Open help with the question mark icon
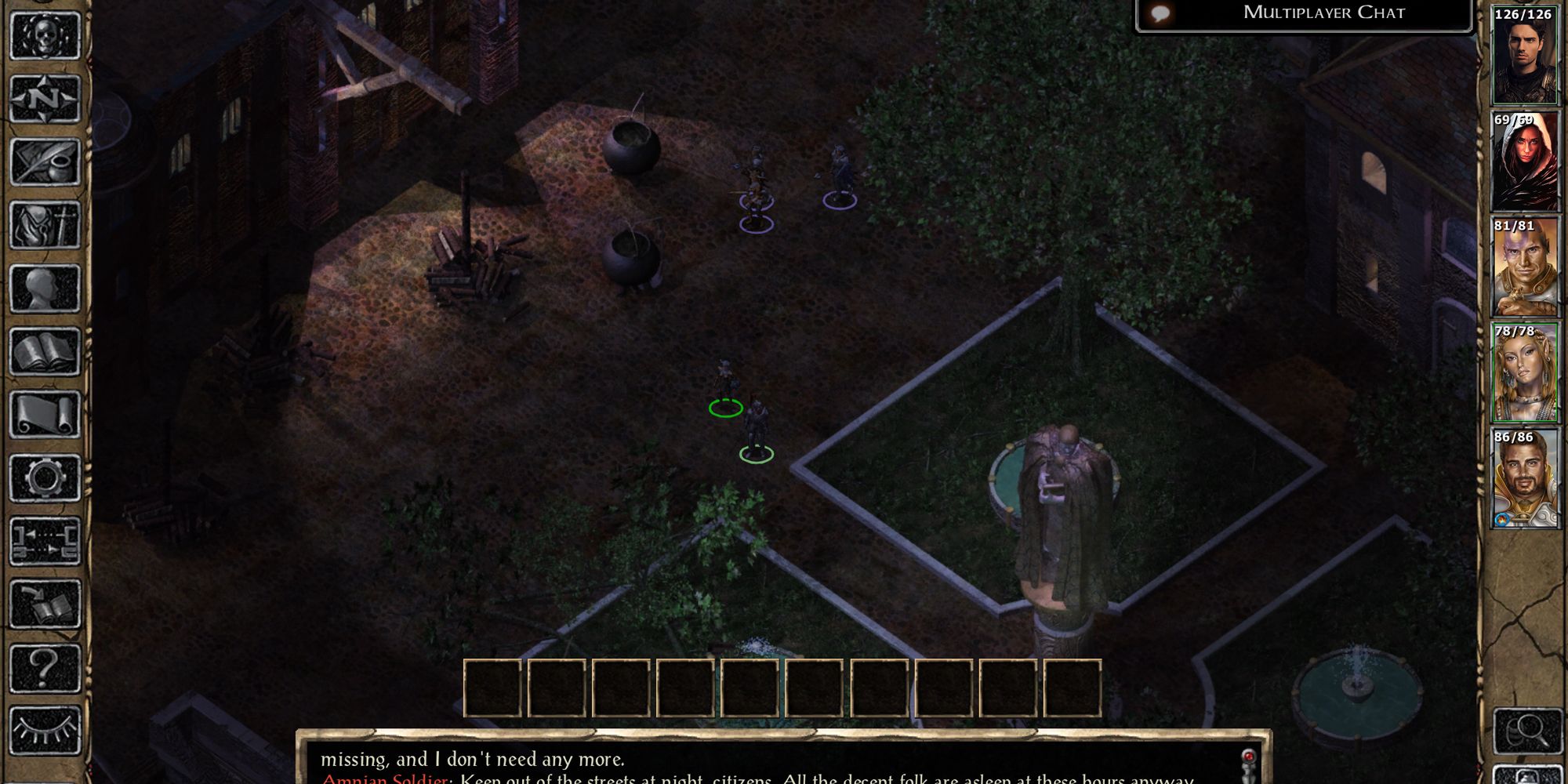 click(45, 668)
